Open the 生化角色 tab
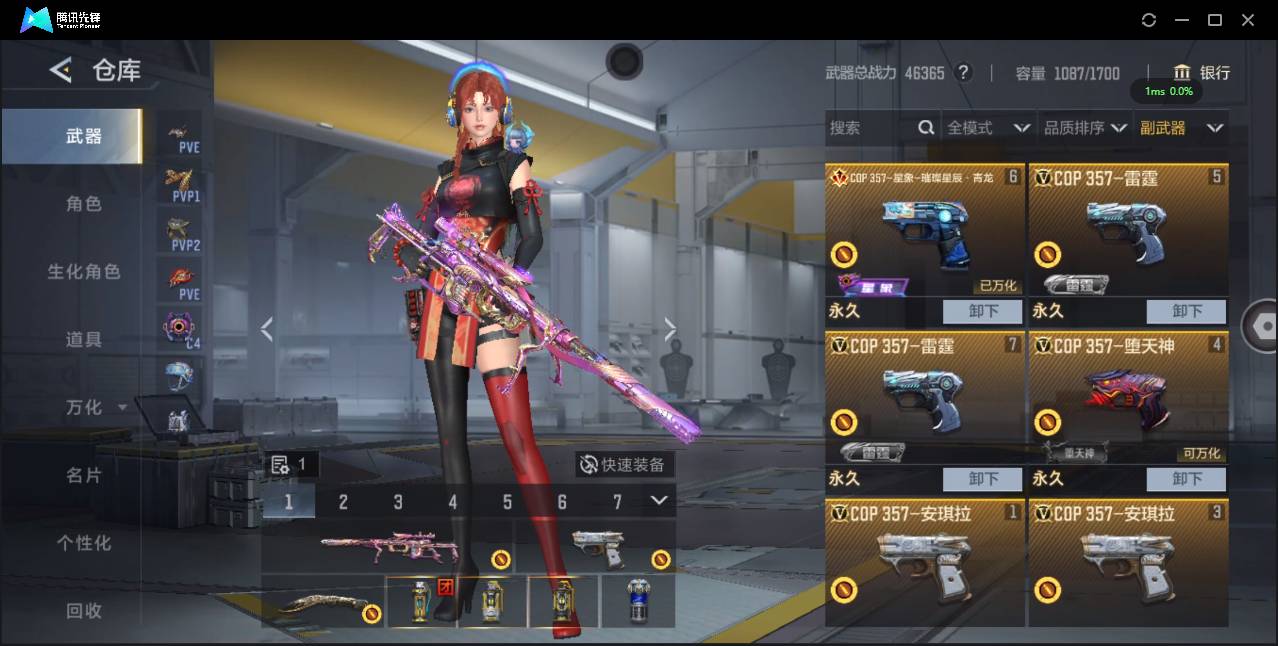 [x=84, y=272]
